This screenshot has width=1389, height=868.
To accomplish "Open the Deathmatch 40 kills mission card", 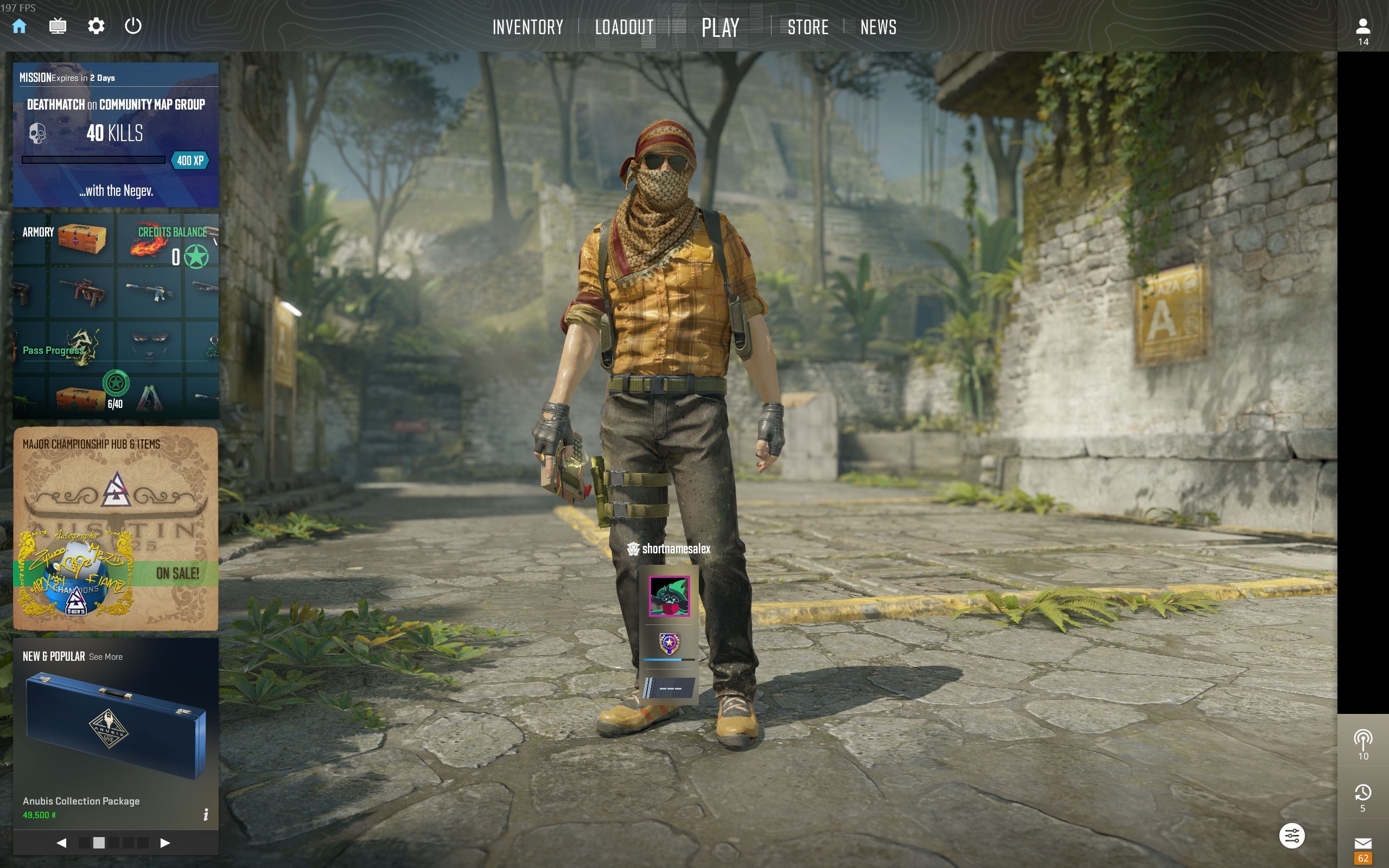I will tap(116, 135).
